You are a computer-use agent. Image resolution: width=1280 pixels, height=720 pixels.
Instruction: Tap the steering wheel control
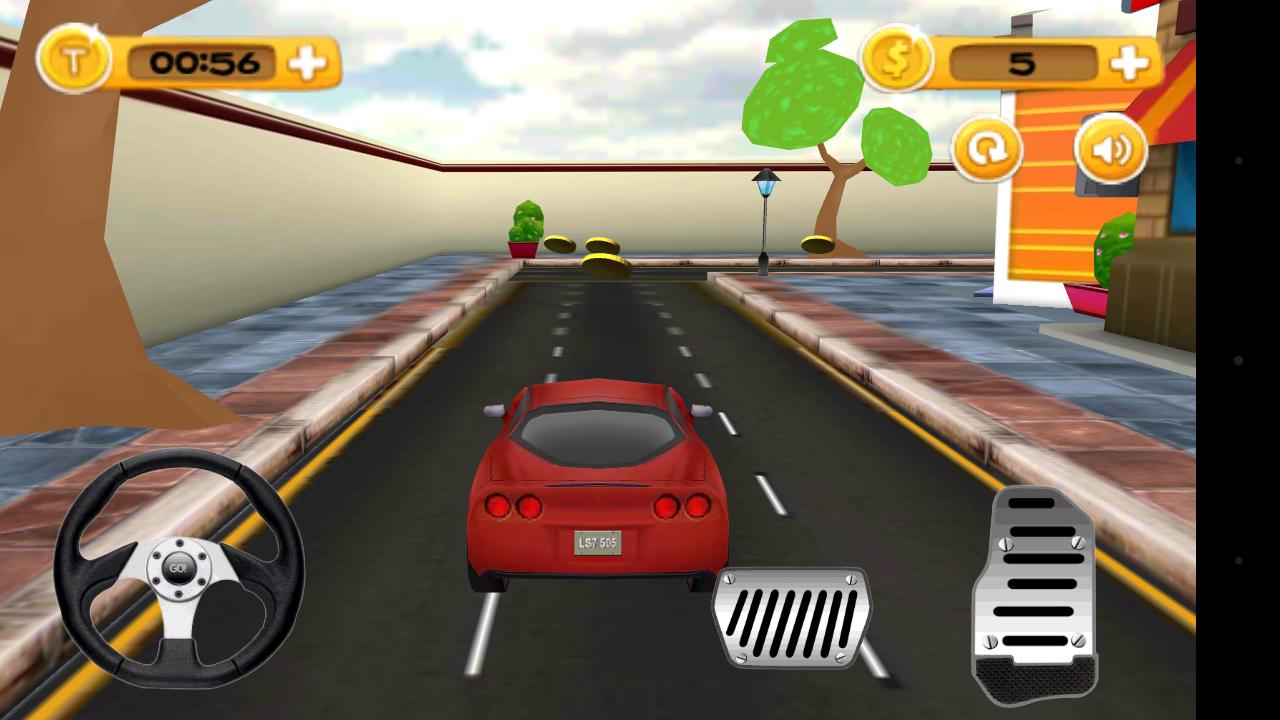(179, 568)
